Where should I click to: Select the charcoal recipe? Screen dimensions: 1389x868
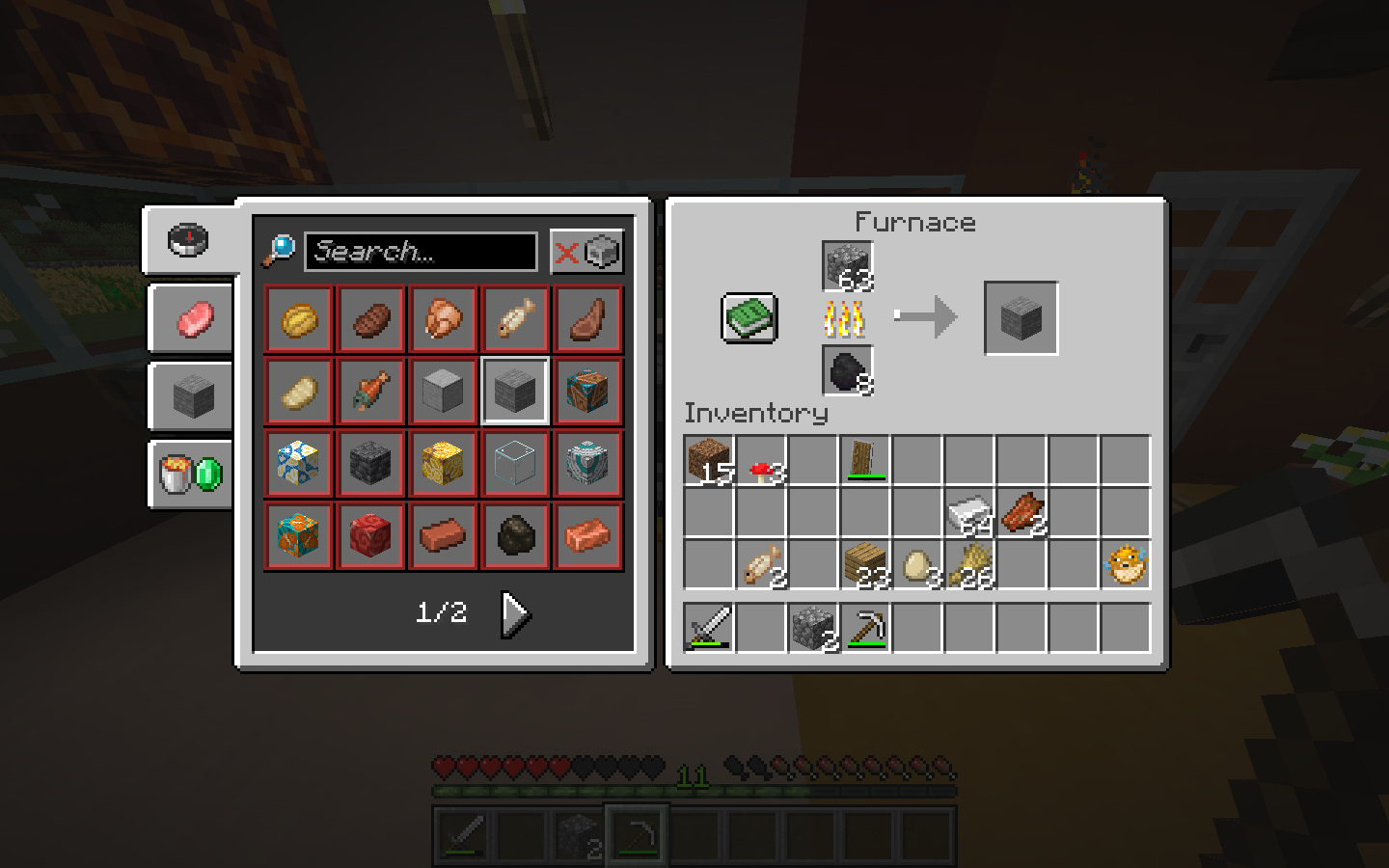[515, 537]
